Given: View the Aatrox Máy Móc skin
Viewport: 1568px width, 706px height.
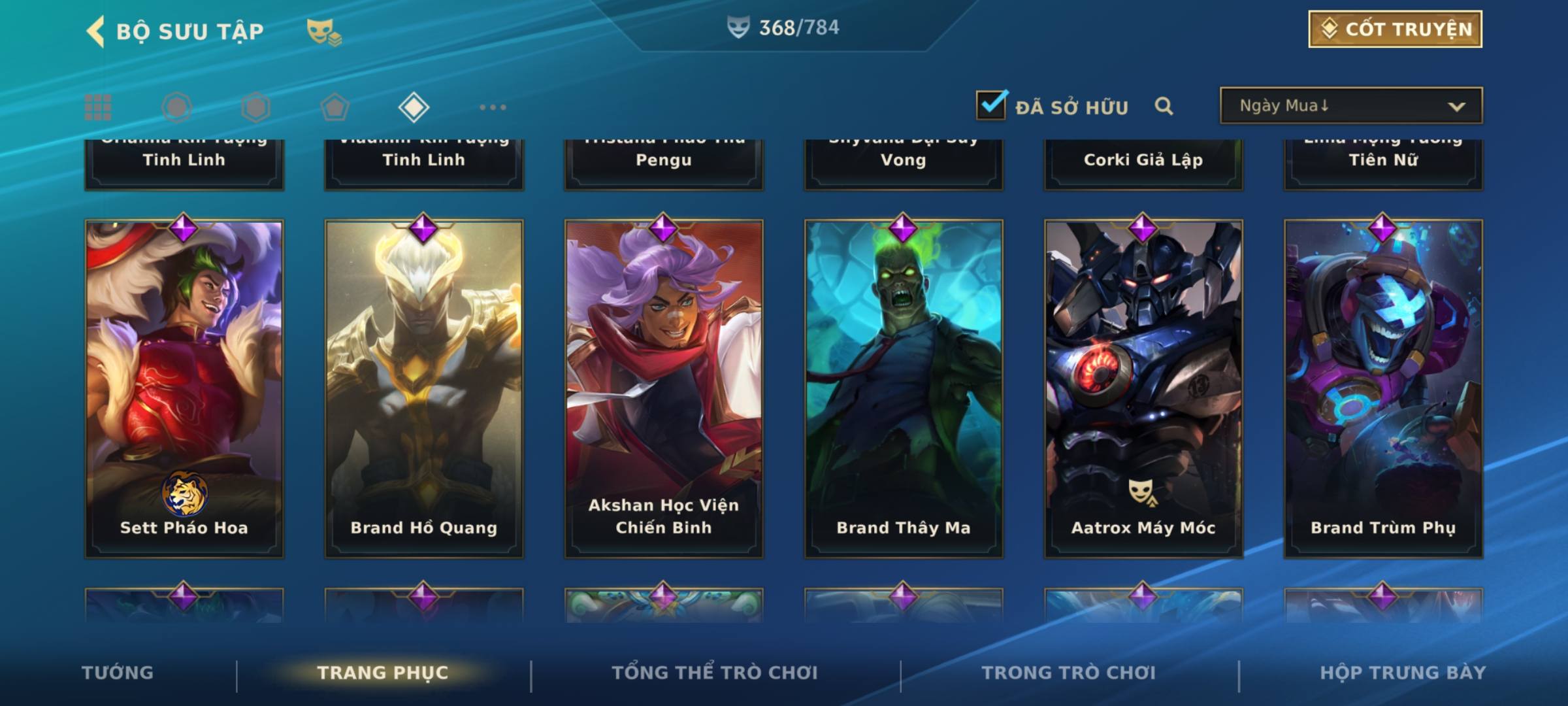Looking at the screenshot, I should (1143, 388).
